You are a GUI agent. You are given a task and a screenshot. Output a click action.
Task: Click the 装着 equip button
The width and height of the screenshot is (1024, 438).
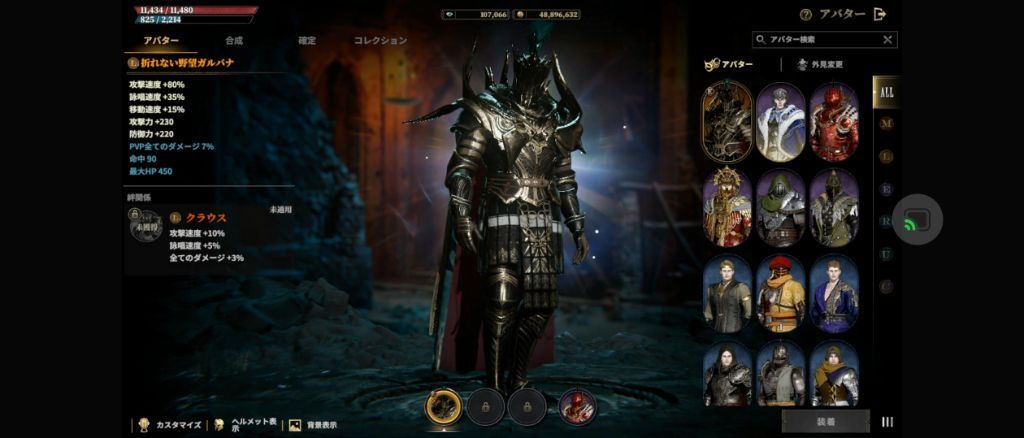[x=825, y=421]
